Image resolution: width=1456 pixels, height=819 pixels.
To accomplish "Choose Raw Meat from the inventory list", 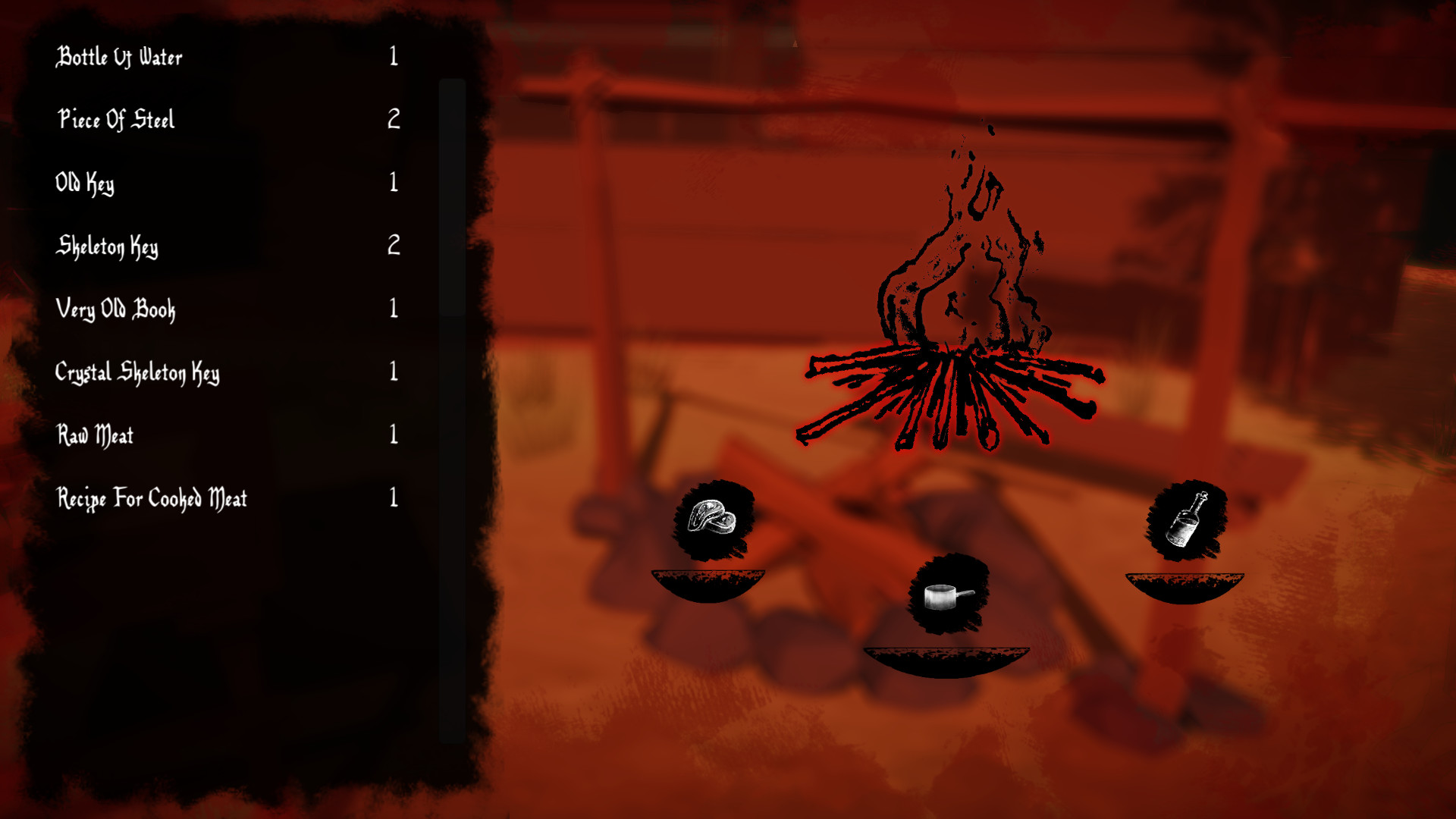I will pos(96,435).
